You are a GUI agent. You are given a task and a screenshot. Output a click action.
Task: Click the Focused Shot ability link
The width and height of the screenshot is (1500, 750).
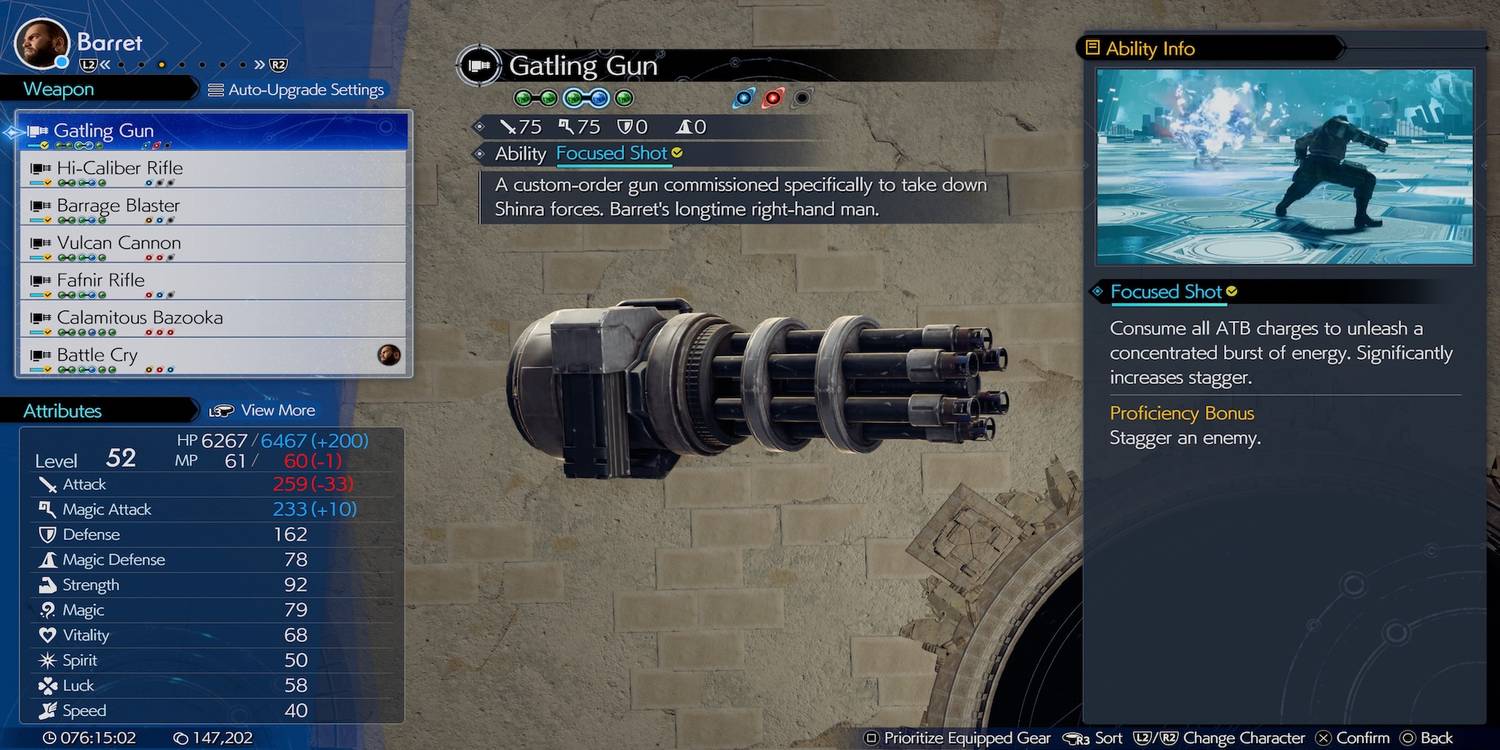coord(611,153)
